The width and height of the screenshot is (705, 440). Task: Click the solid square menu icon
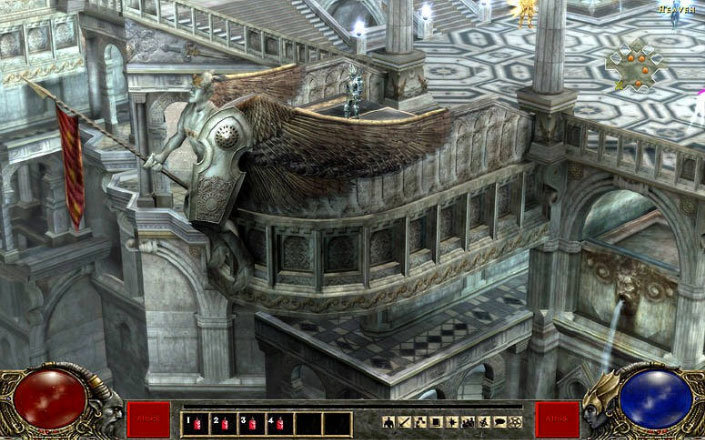pos(436,423)
